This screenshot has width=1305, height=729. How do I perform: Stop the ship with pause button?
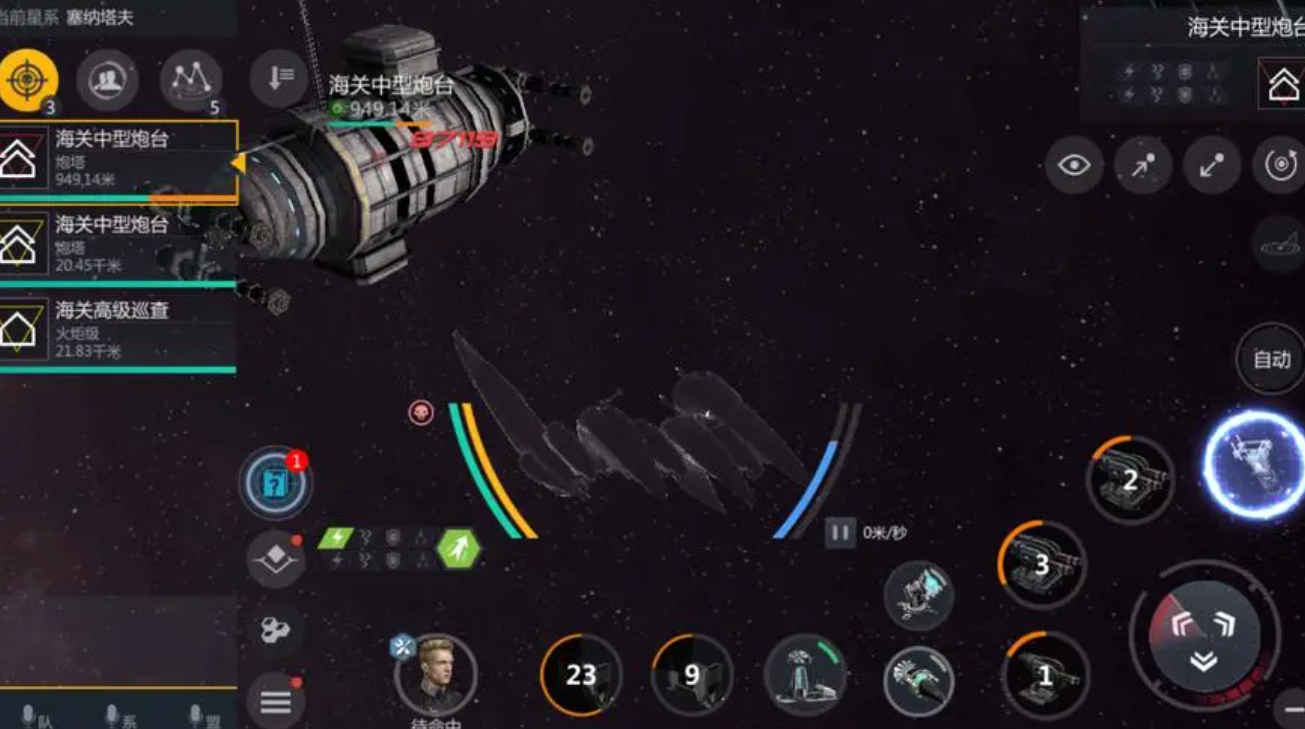click(x=839, y=532)
